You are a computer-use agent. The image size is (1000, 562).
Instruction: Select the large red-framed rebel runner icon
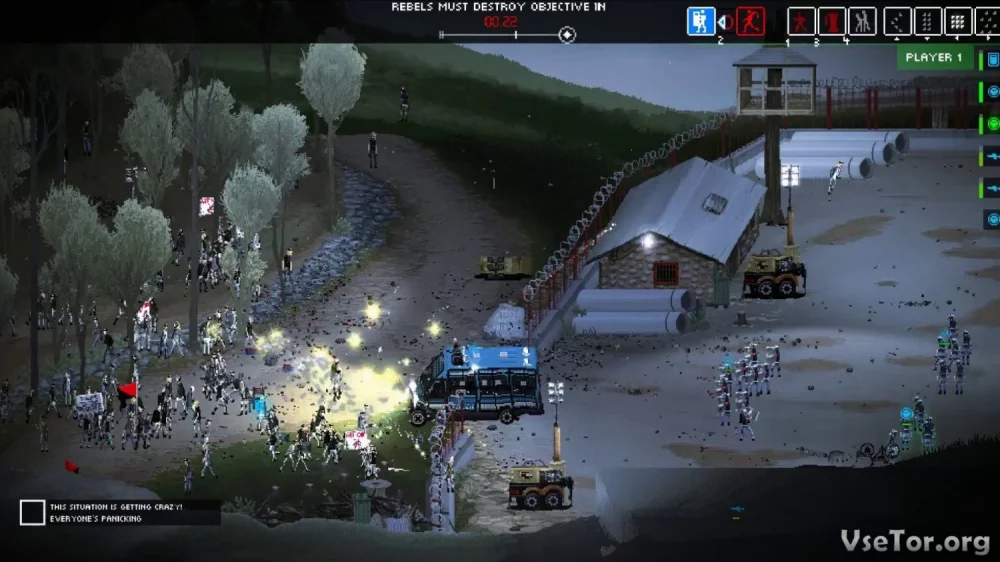click(x=750, y=21)
